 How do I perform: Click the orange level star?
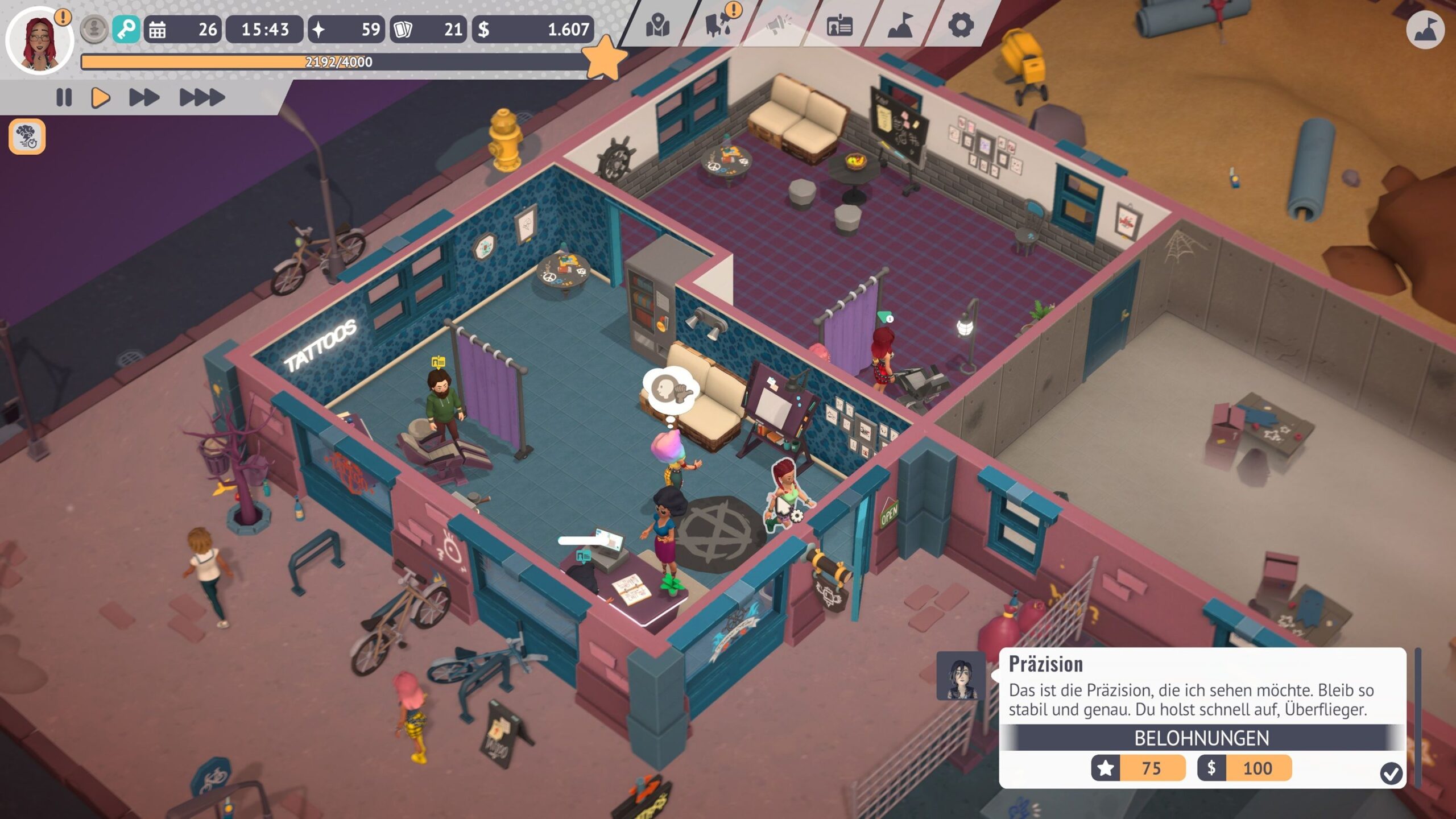(605, 57)
